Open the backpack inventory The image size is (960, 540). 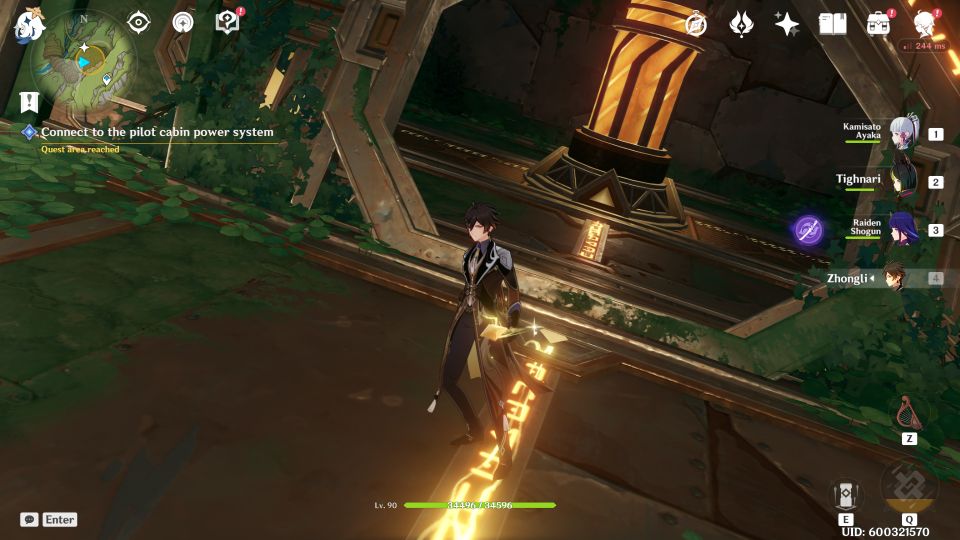(x=878, y=24)
